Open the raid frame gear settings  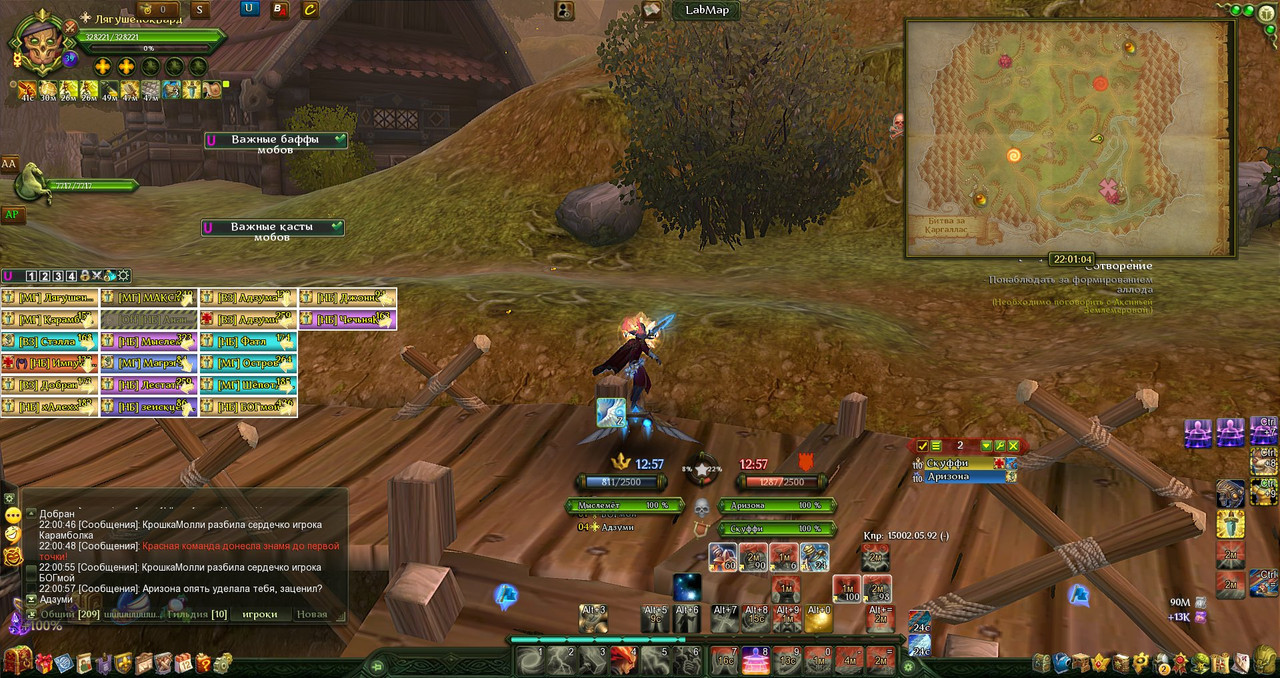pyautogui.click(x=123, y=276)
